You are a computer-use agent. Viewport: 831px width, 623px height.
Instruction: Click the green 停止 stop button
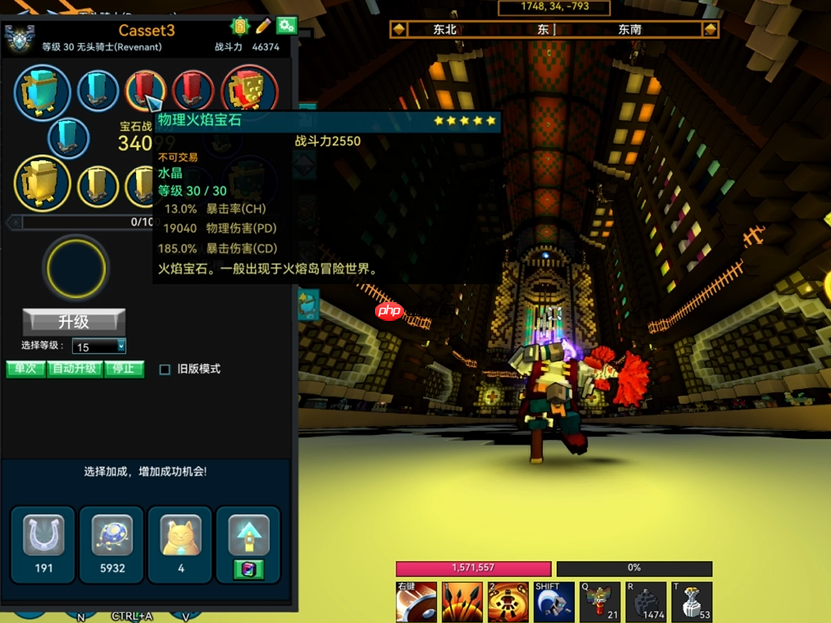point(124,369)
